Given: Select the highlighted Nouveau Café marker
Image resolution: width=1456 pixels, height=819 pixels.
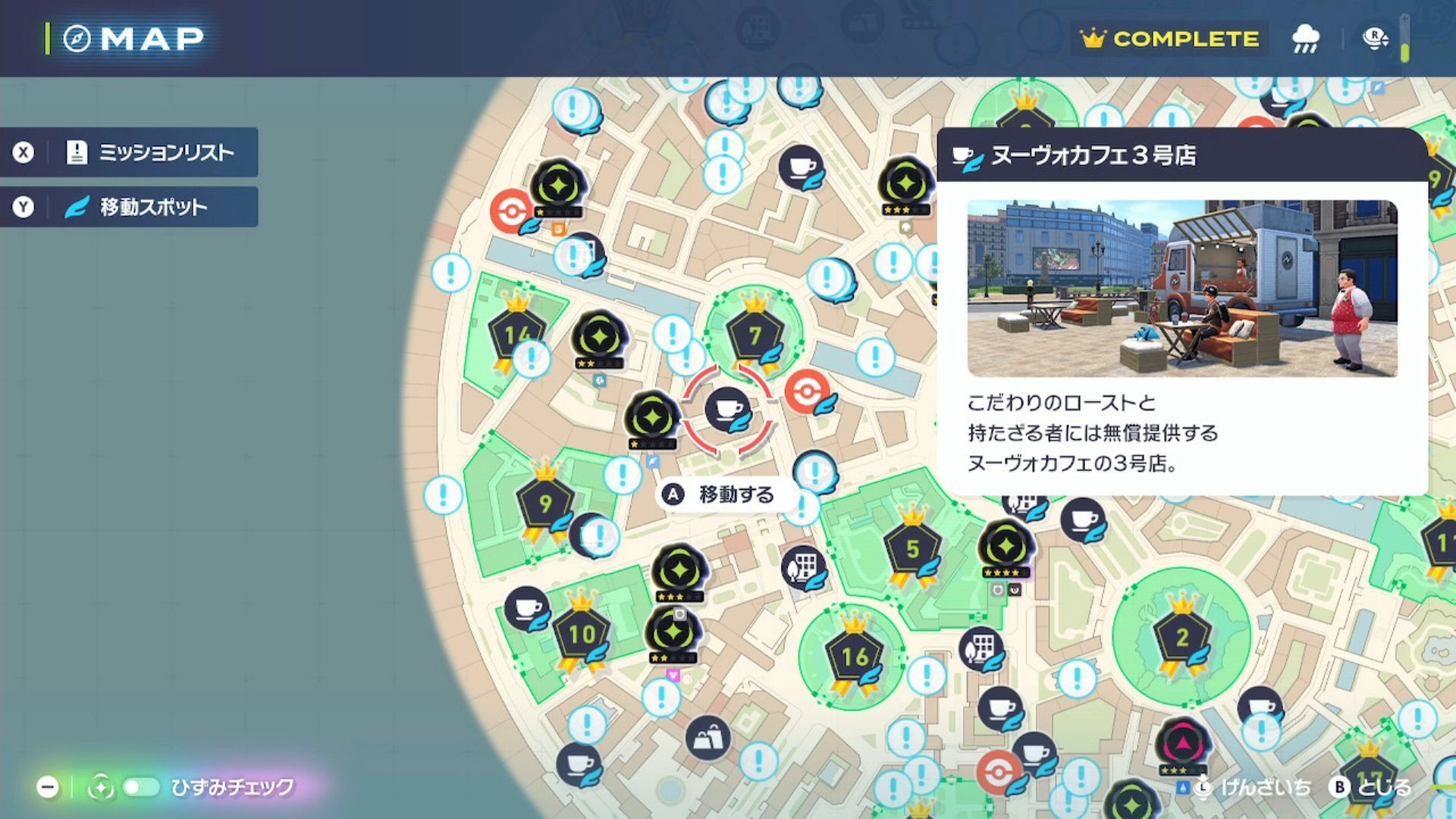Looking at the screenshot, I should point(727,409).
